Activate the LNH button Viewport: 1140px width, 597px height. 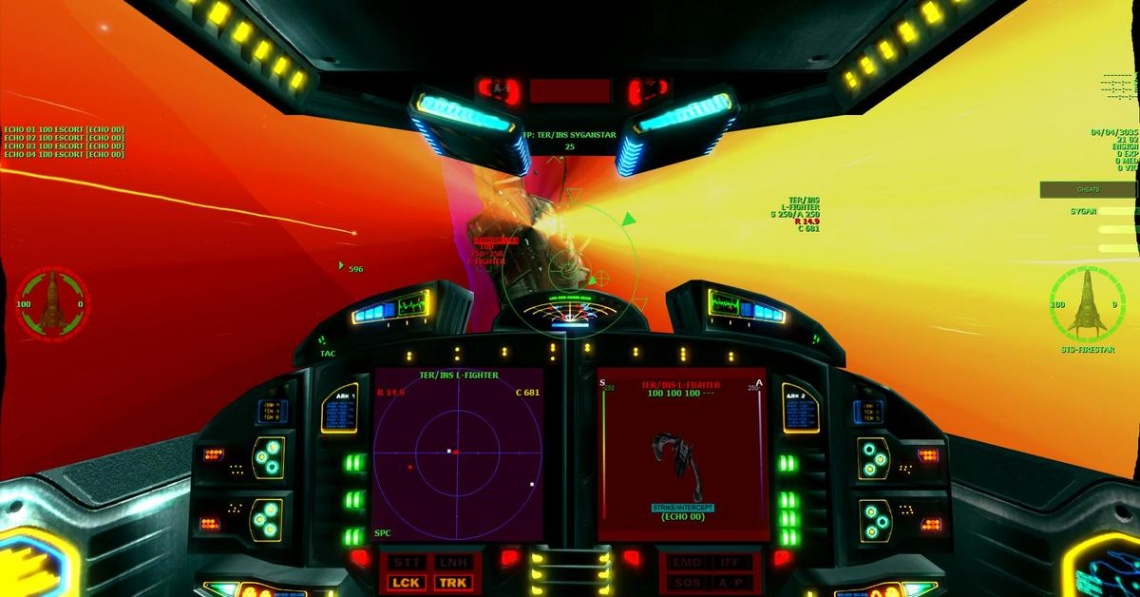[x=452, y=562]
